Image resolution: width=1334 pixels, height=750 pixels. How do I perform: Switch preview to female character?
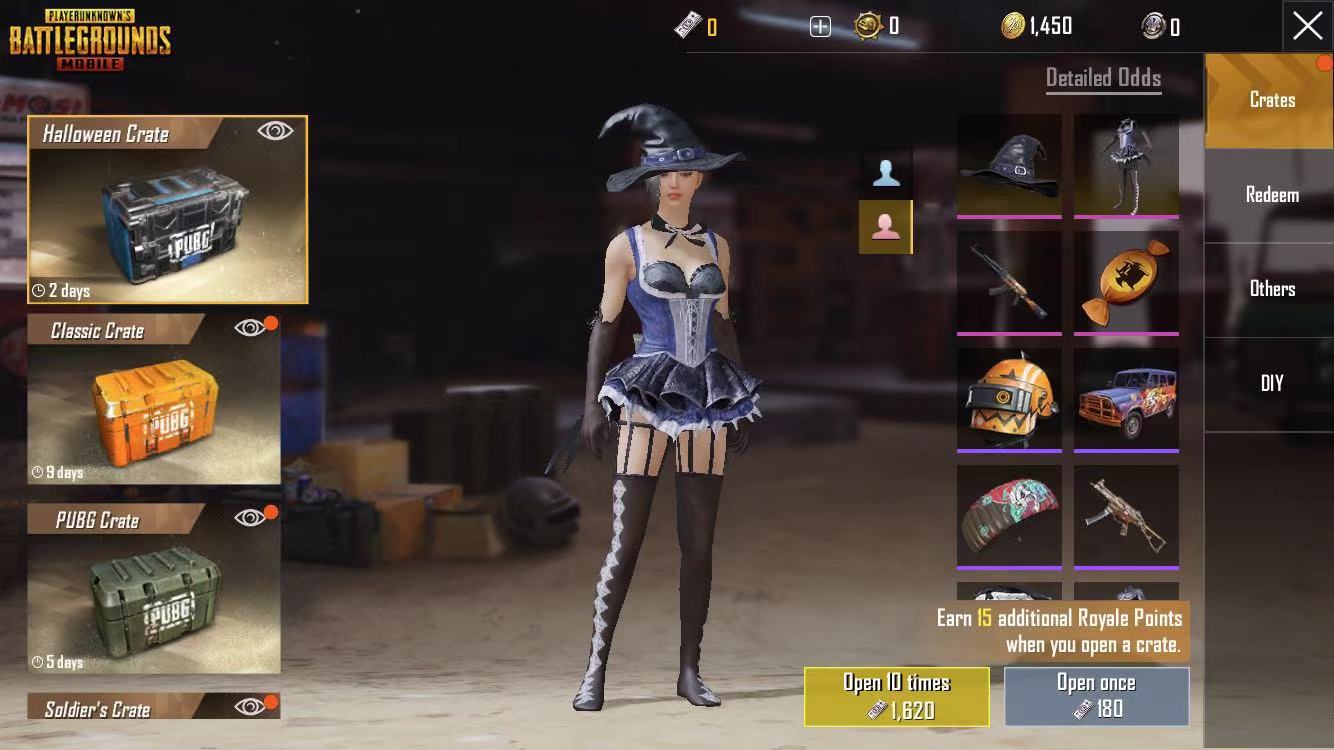[885, 227]
